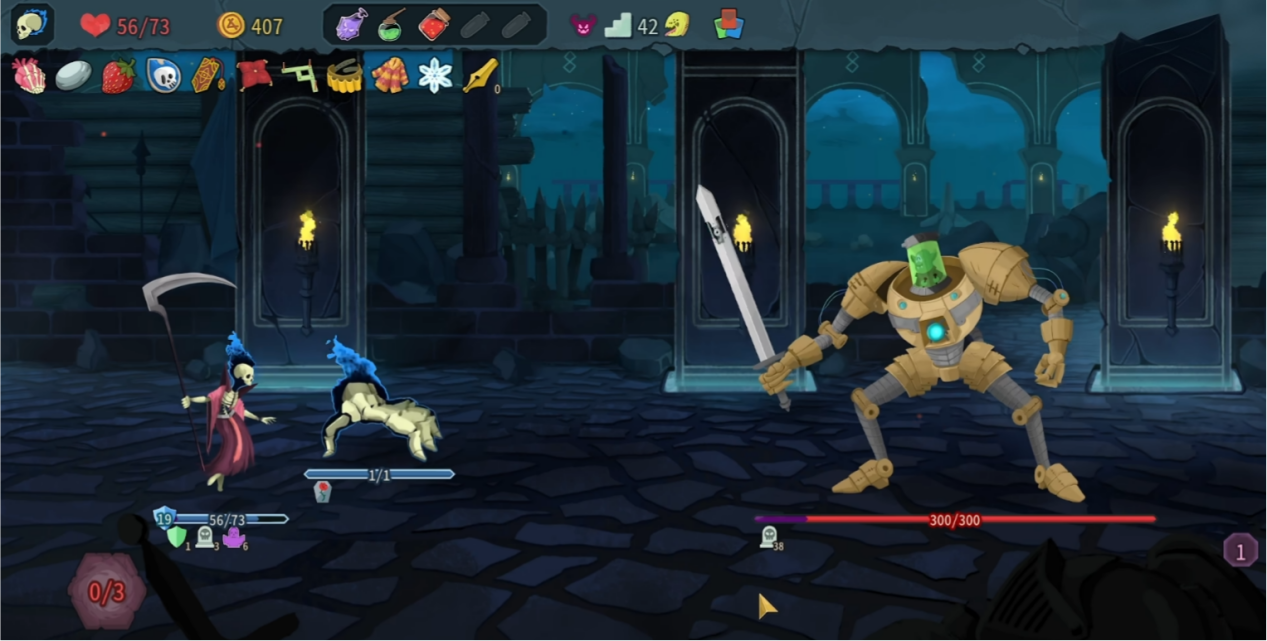
Task: Inspect the red cushion relic
Action: [x=254, y=75]
